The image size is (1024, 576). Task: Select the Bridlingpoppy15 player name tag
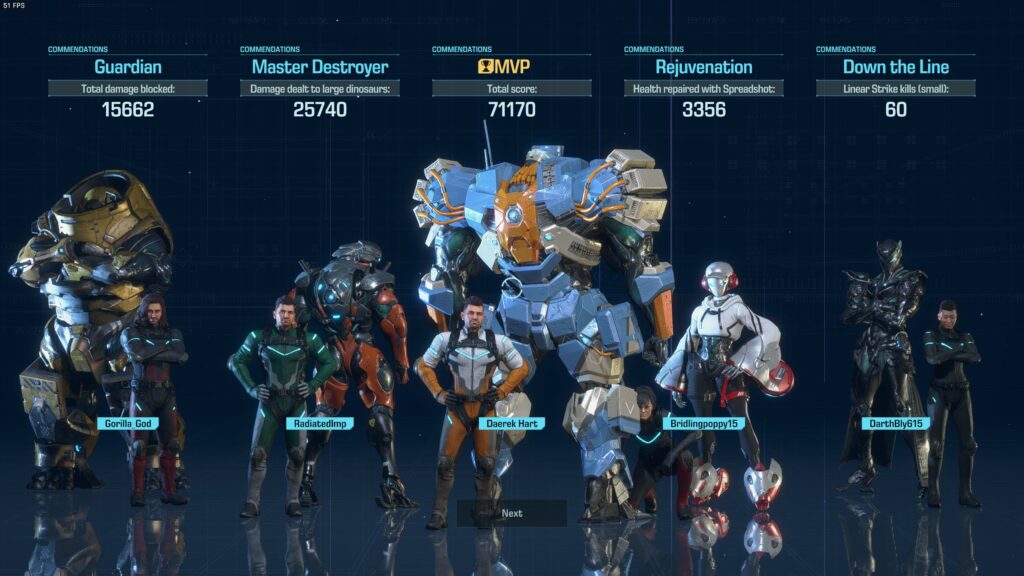pos(703,424)
